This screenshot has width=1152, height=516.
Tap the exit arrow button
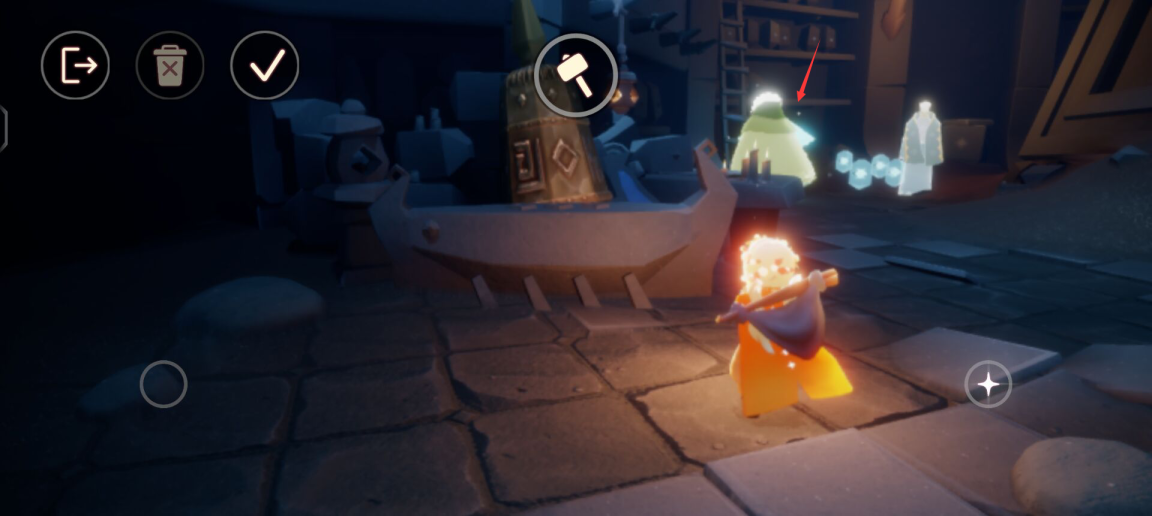(75, 66)
